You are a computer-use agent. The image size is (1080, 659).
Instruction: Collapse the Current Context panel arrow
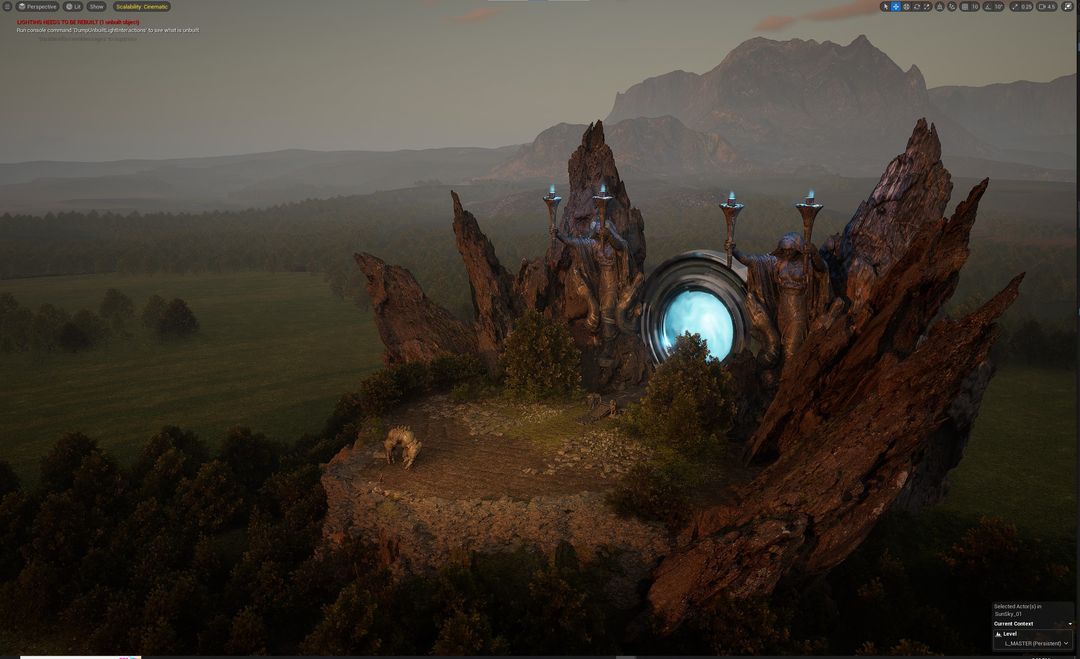[1070, 624]
